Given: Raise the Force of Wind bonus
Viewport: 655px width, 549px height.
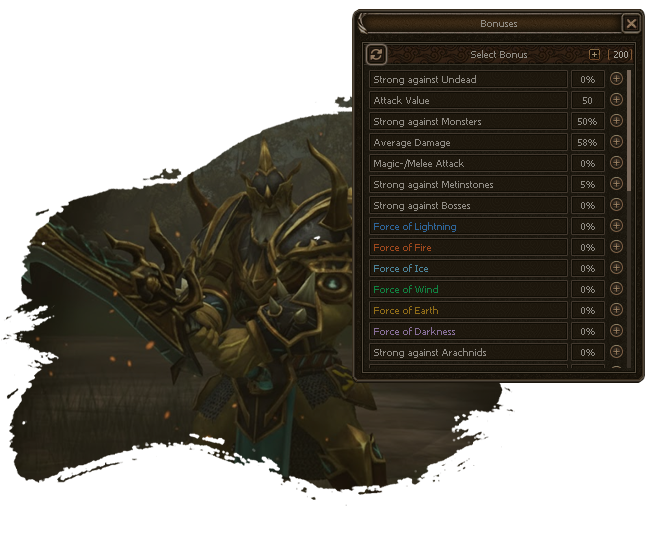Looking at the screenshot, I should (616, 289).
